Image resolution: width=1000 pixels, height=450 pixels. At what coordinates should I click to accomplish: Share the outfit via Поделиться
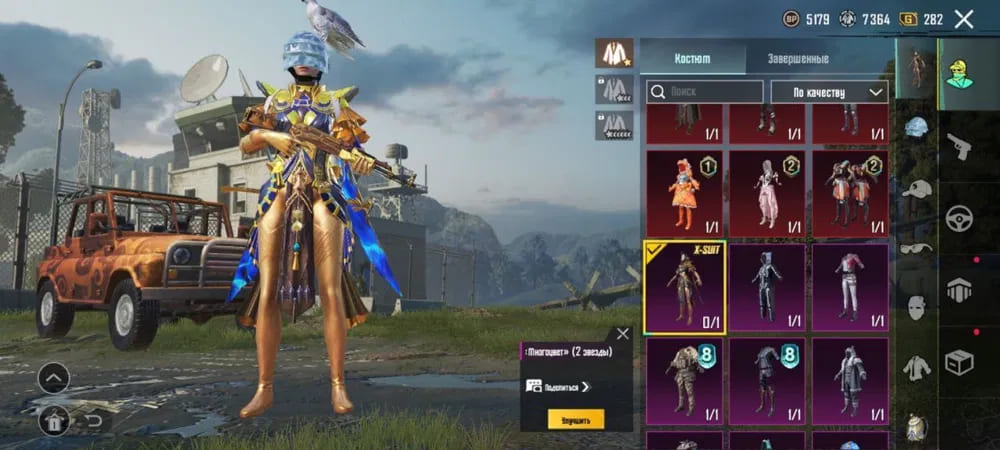coord(559,386)
